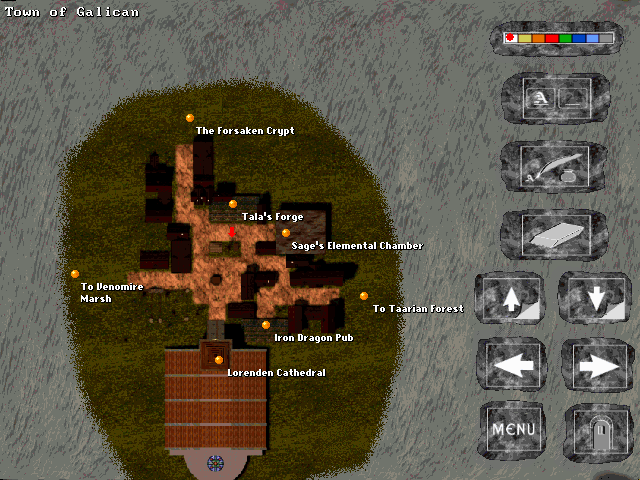Exit through the arched doorway button

(598, 431)
